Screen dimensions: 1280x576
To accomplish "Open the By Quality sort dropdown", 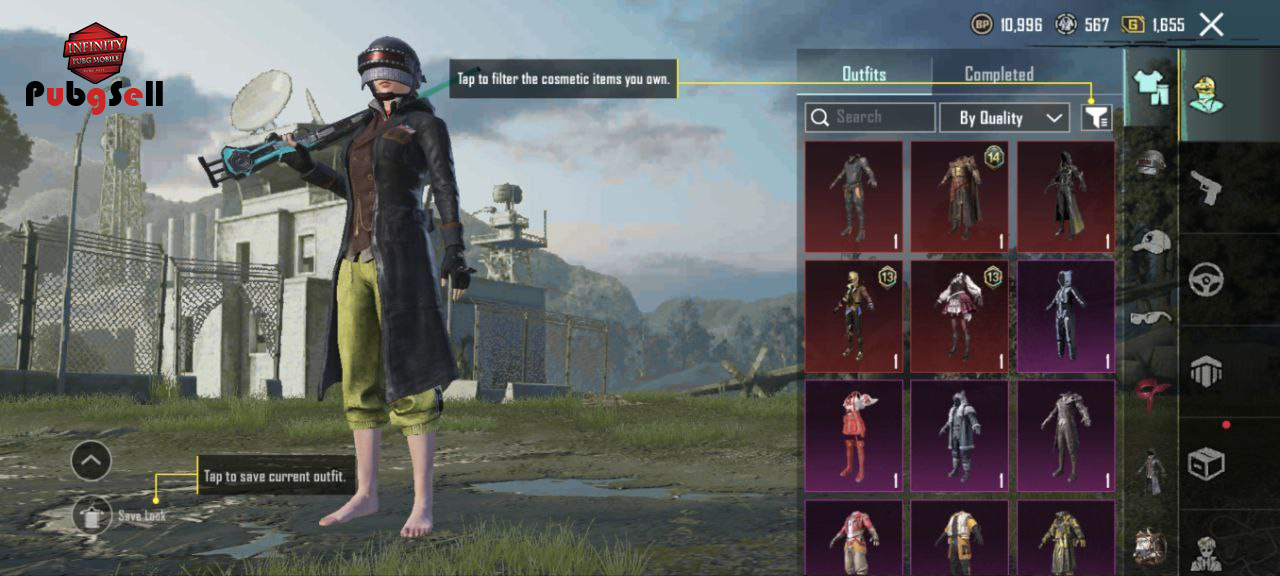I will 1004,118.
